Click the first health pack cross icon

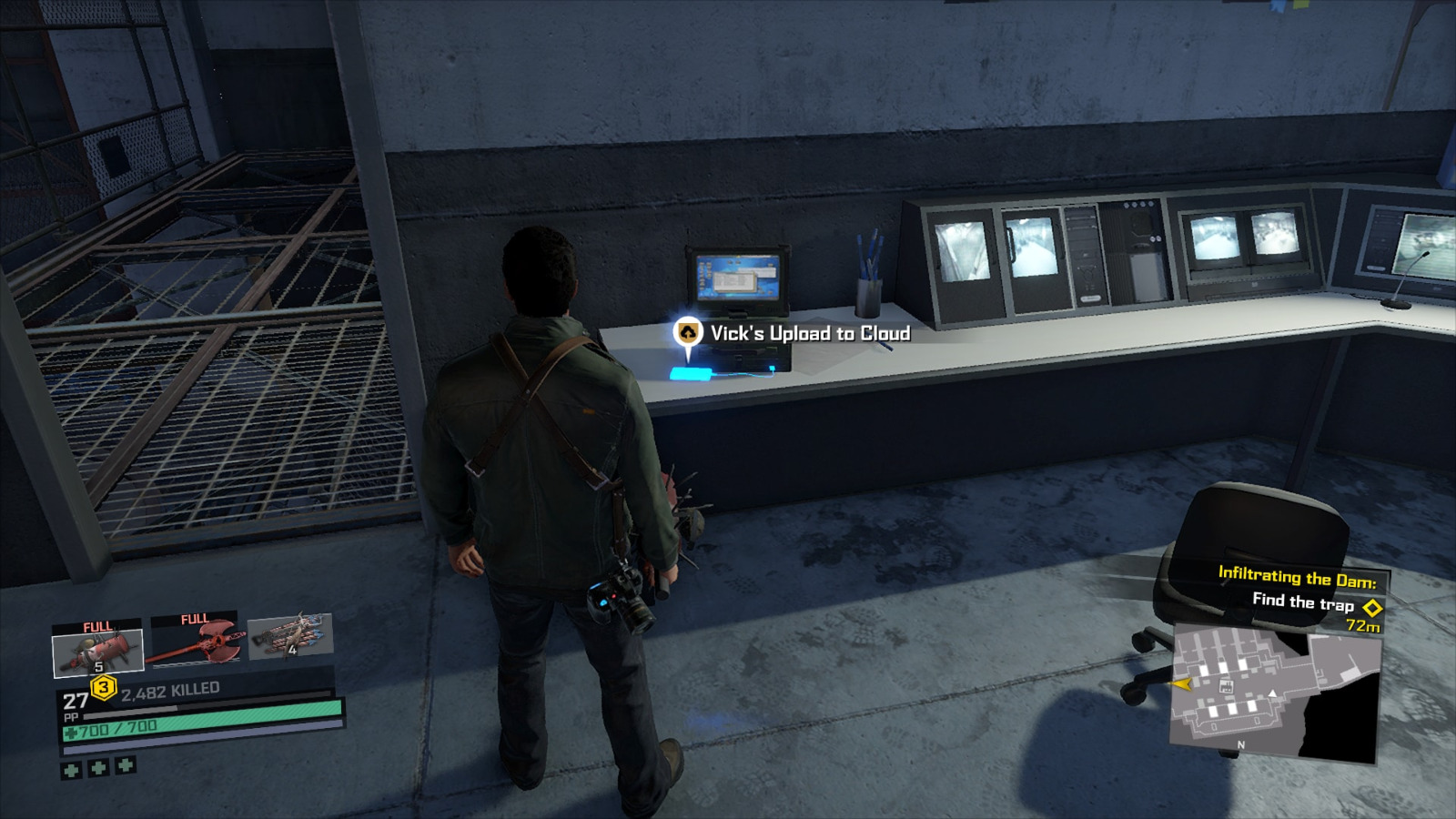[72, 770]
